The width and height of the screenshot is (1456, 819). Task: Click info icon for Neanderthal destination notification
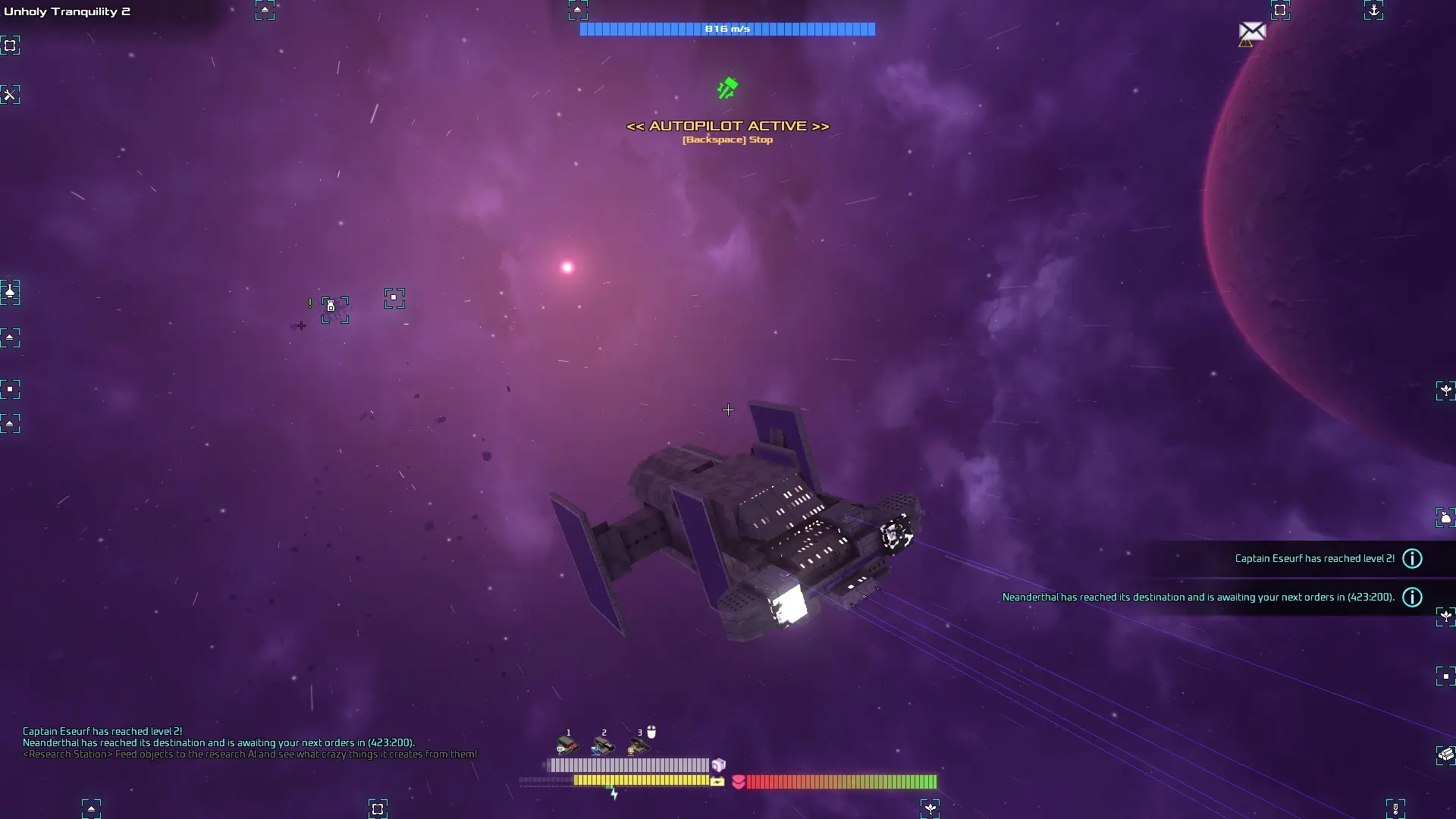(x=1412, y=598)
